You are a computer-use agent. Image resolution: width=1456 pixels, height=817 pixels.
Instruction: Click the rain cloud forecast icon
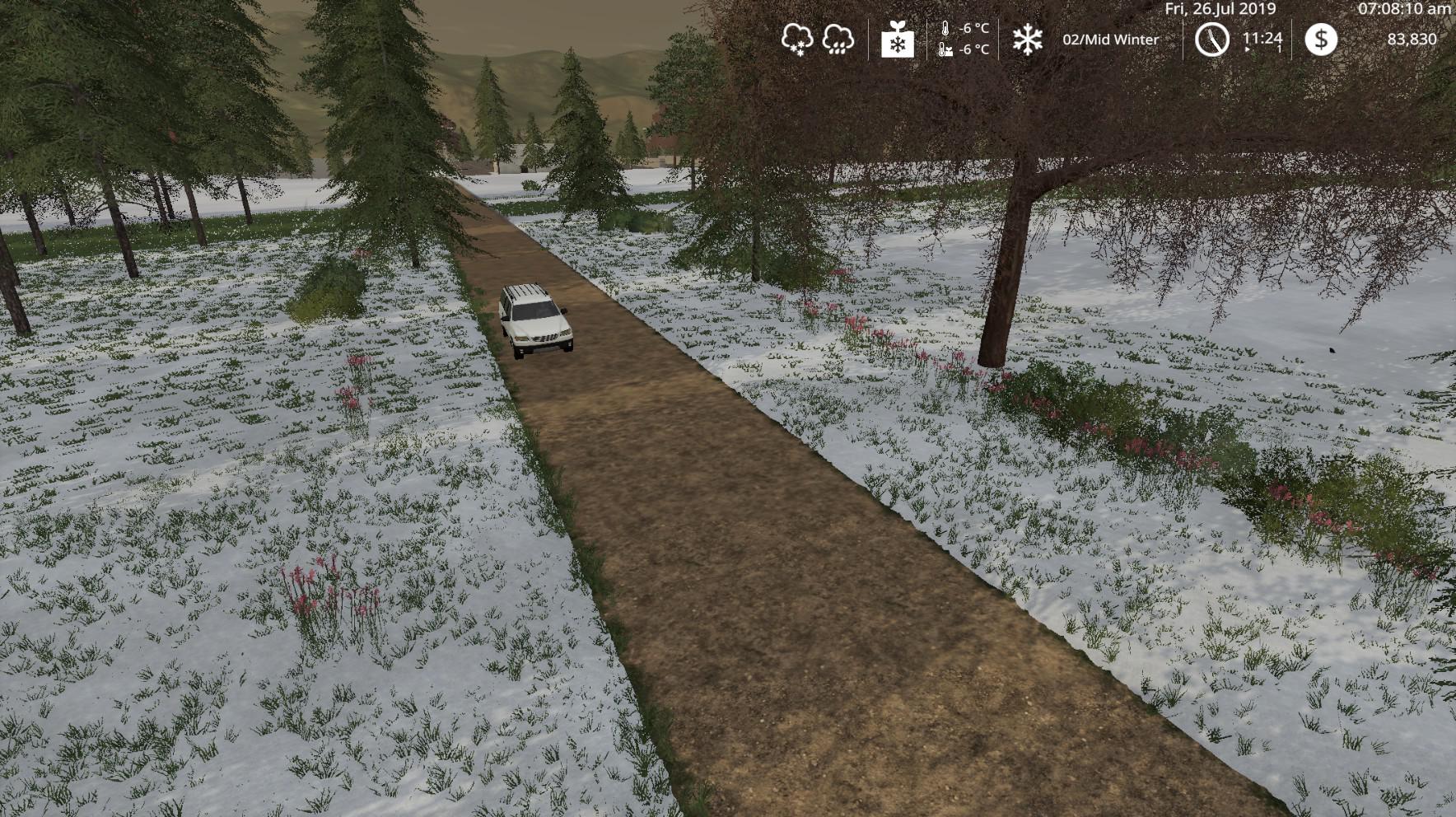(838, 39)
